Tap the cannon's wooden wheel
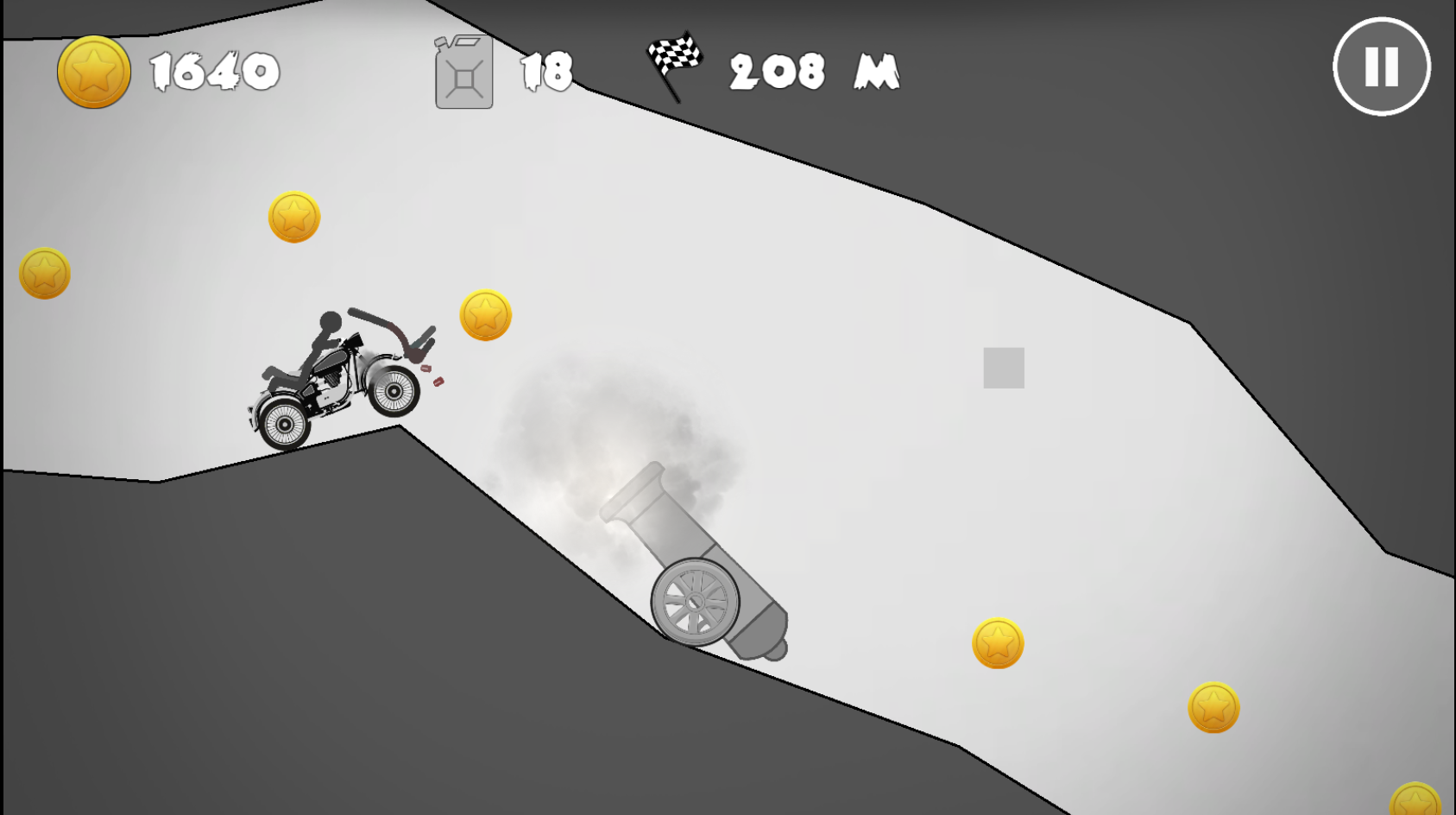The height and width of the screenshot is (815, 1456). pyautogui.click(x=696, y=602)
